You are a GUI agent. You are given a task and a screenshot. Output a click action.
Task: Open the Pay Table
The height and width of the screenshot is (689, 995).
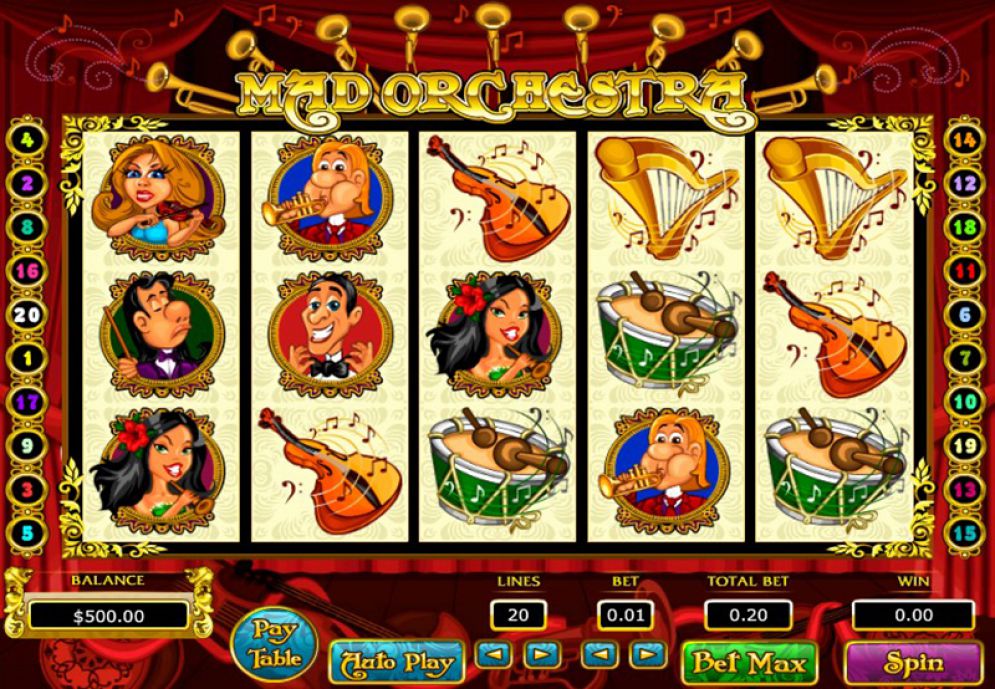(x=273, y=645)
